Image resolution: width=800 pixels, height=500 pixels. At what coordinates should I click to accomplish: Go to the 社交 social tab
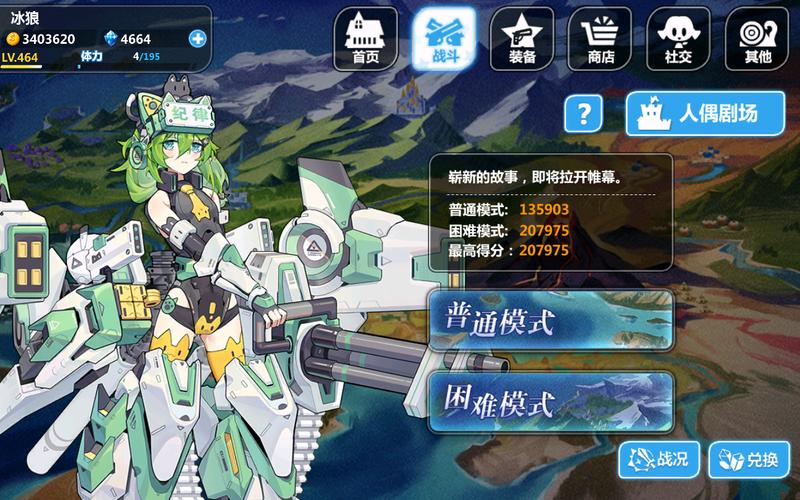pyautogui.click(x=679, y=40)
